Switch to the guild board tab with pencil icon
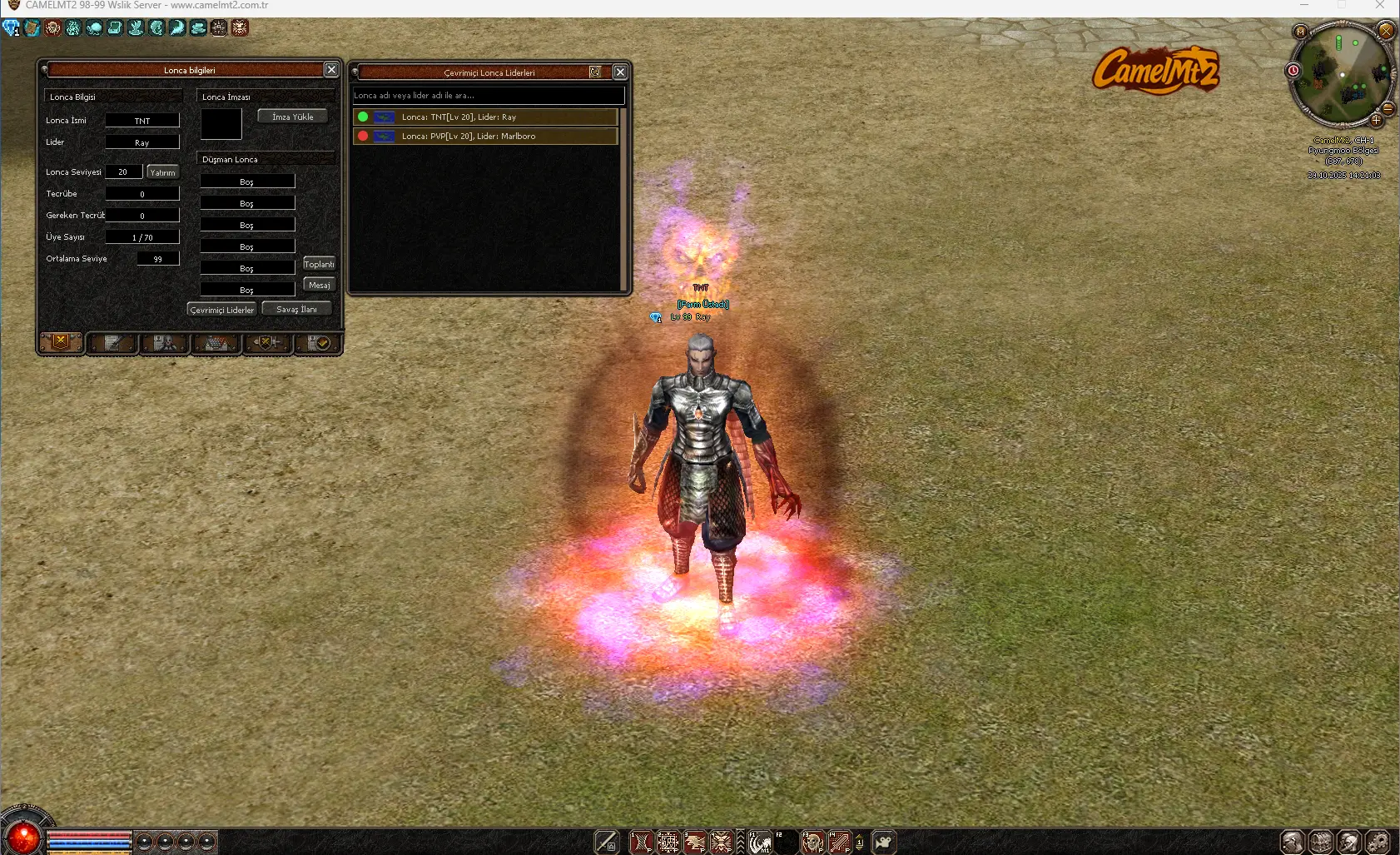1400x855 pixels. click(112, 343)
